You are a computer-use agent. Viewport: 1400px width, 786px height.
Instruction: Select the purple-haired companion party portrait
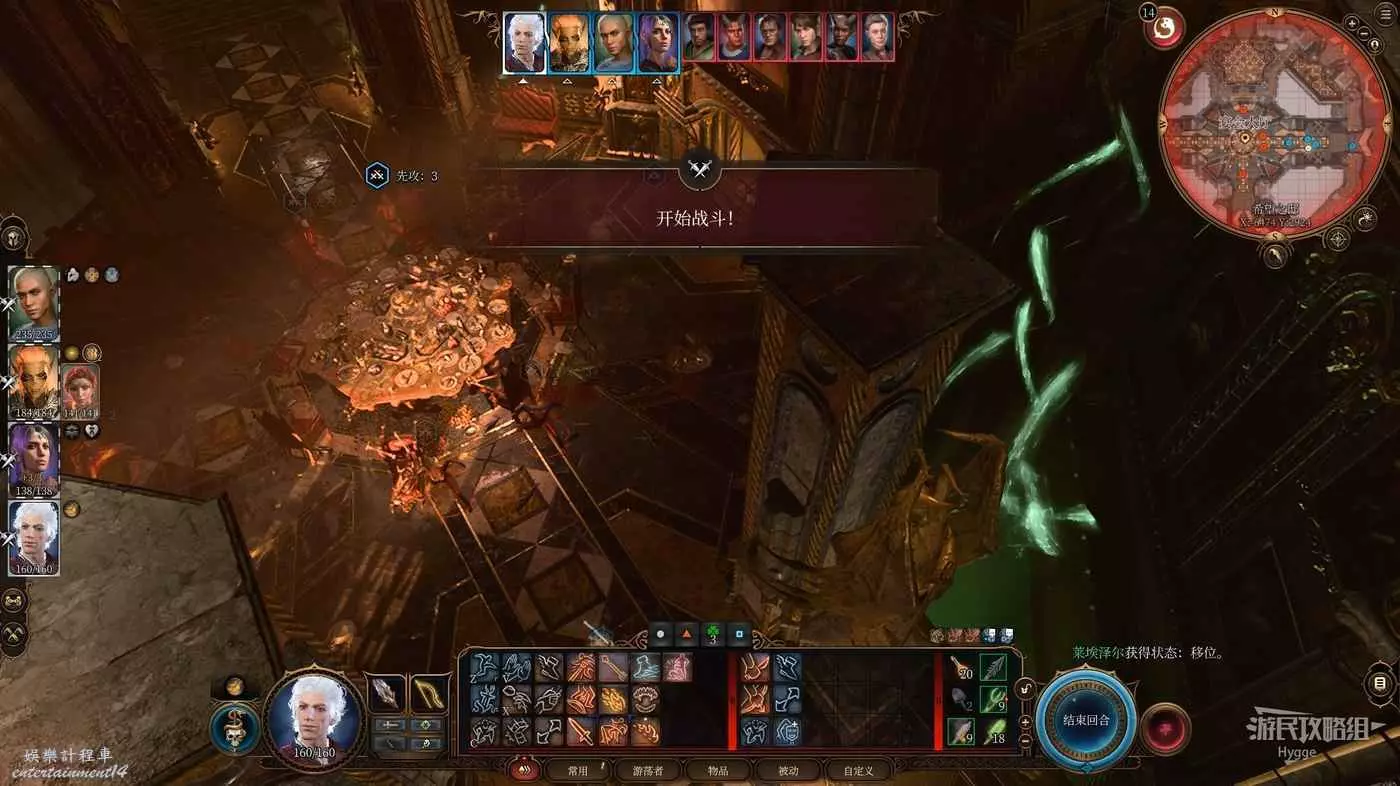pyautogui.click(x=34, y=458)
